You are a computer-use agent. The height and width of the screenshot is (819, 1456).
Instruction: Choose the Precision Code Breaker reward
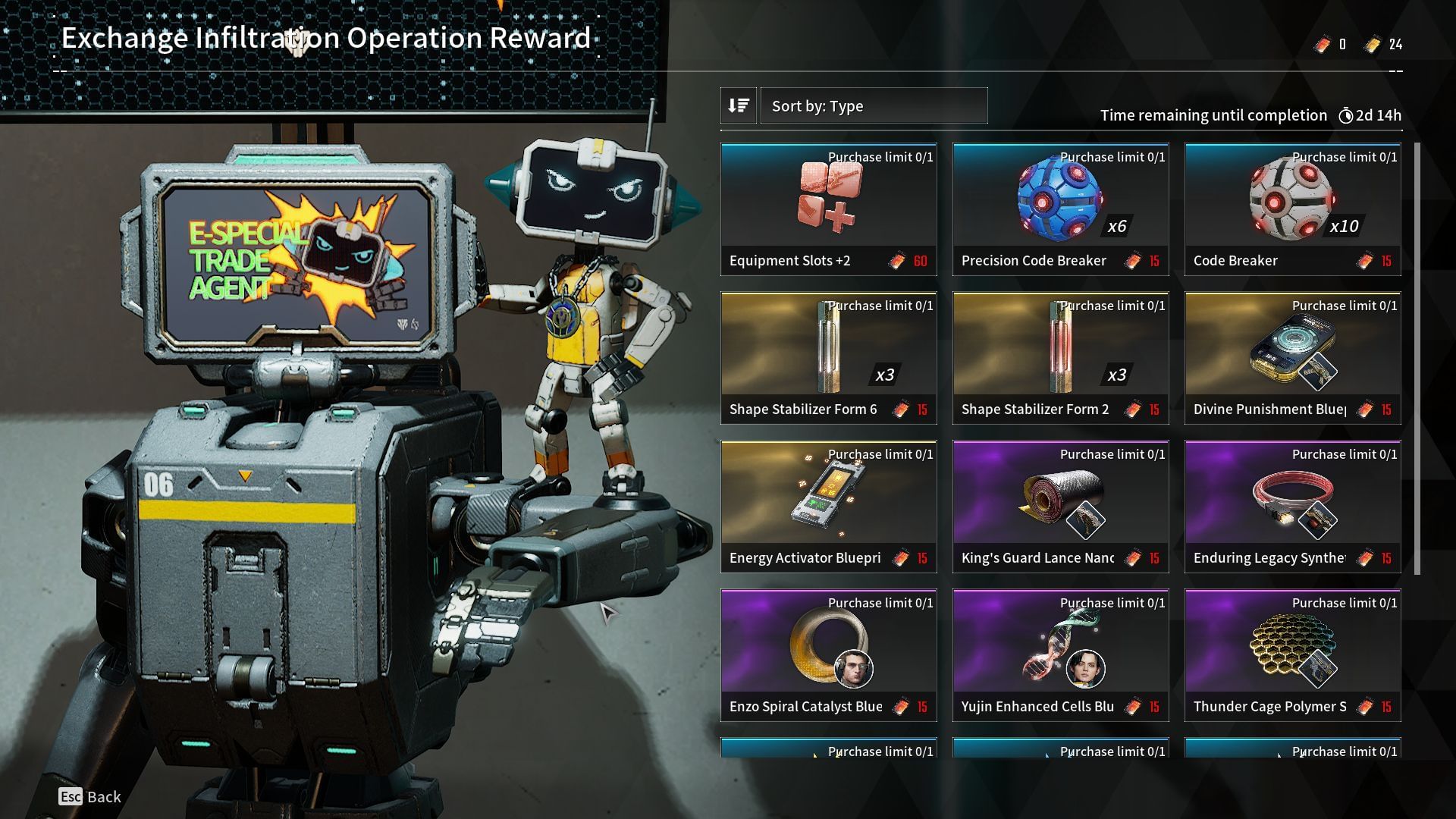tap(1061, 209)
